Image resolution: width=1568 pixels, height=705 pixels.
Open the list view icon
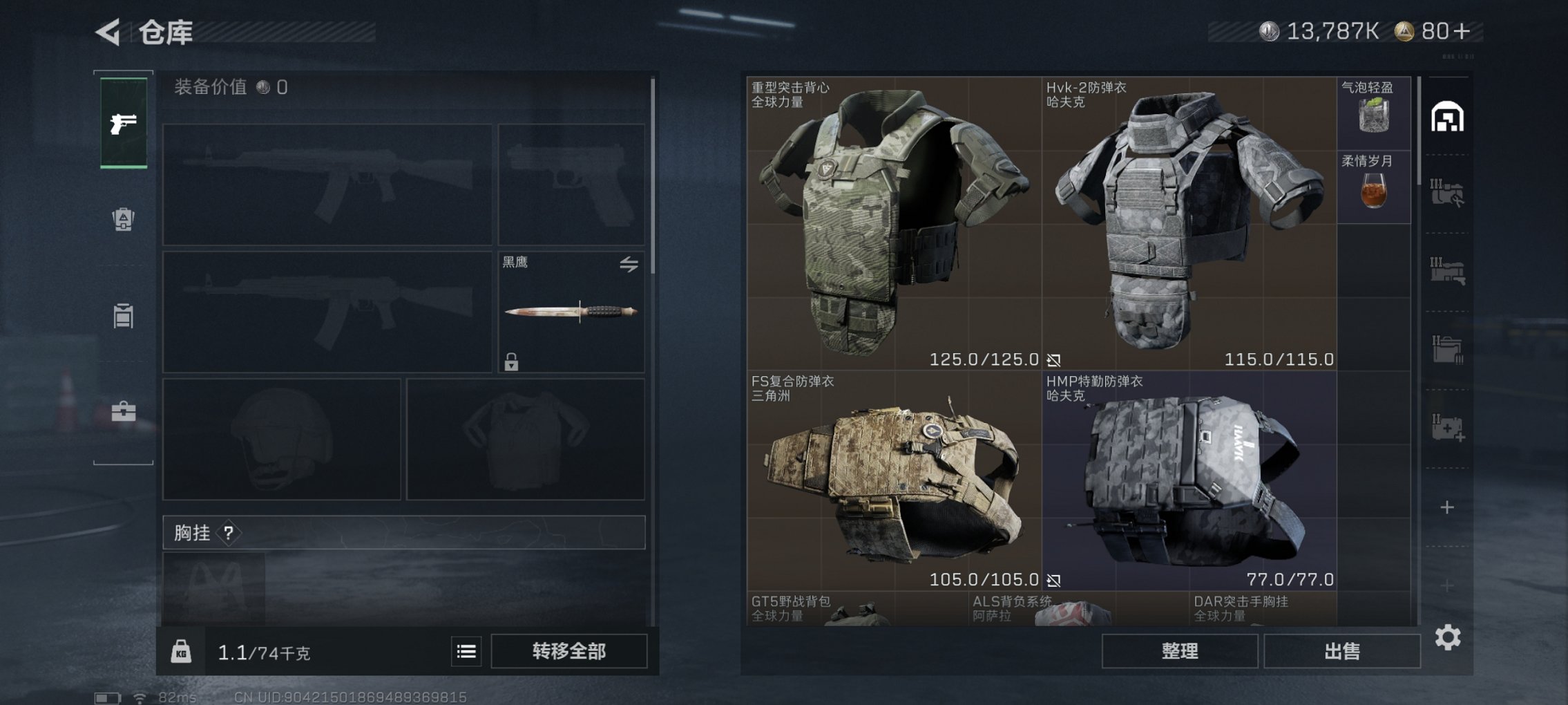466,651
